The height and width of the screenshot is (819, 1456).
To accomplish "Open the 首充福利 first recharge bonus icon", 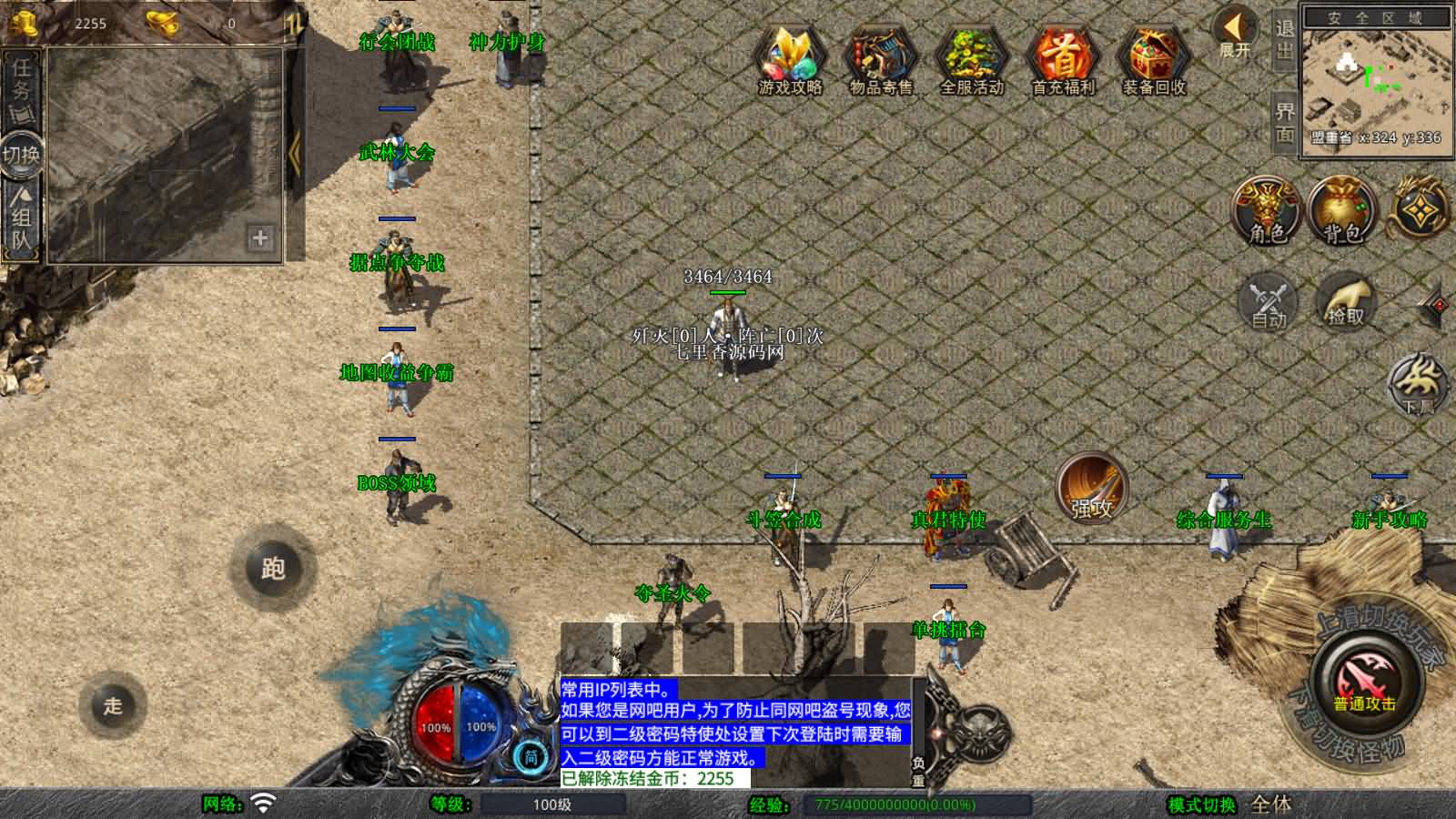I will (x=1062, y=56).
